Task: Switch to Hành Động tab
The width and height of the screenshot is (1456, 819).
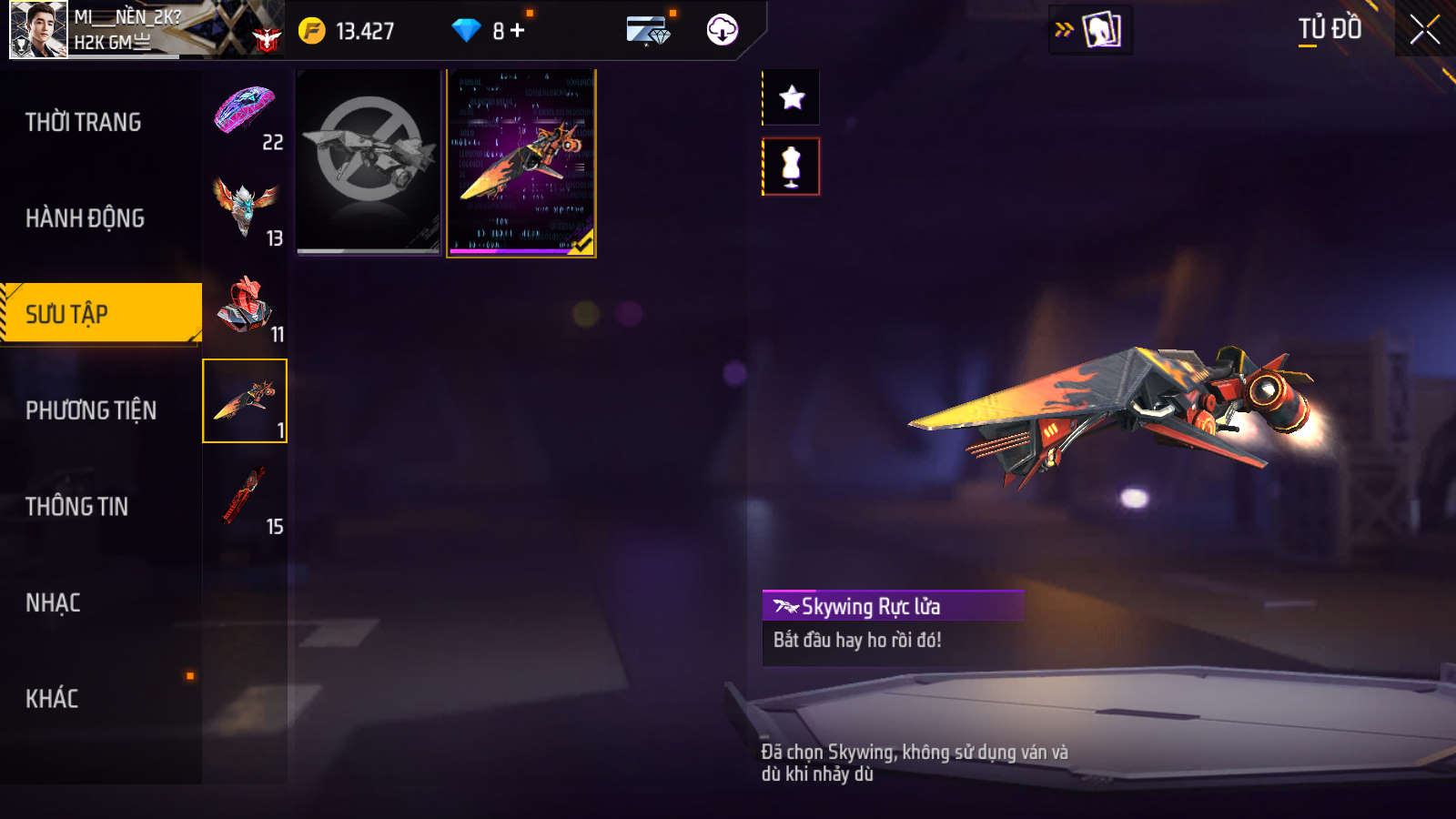Action: pos(86,218)
